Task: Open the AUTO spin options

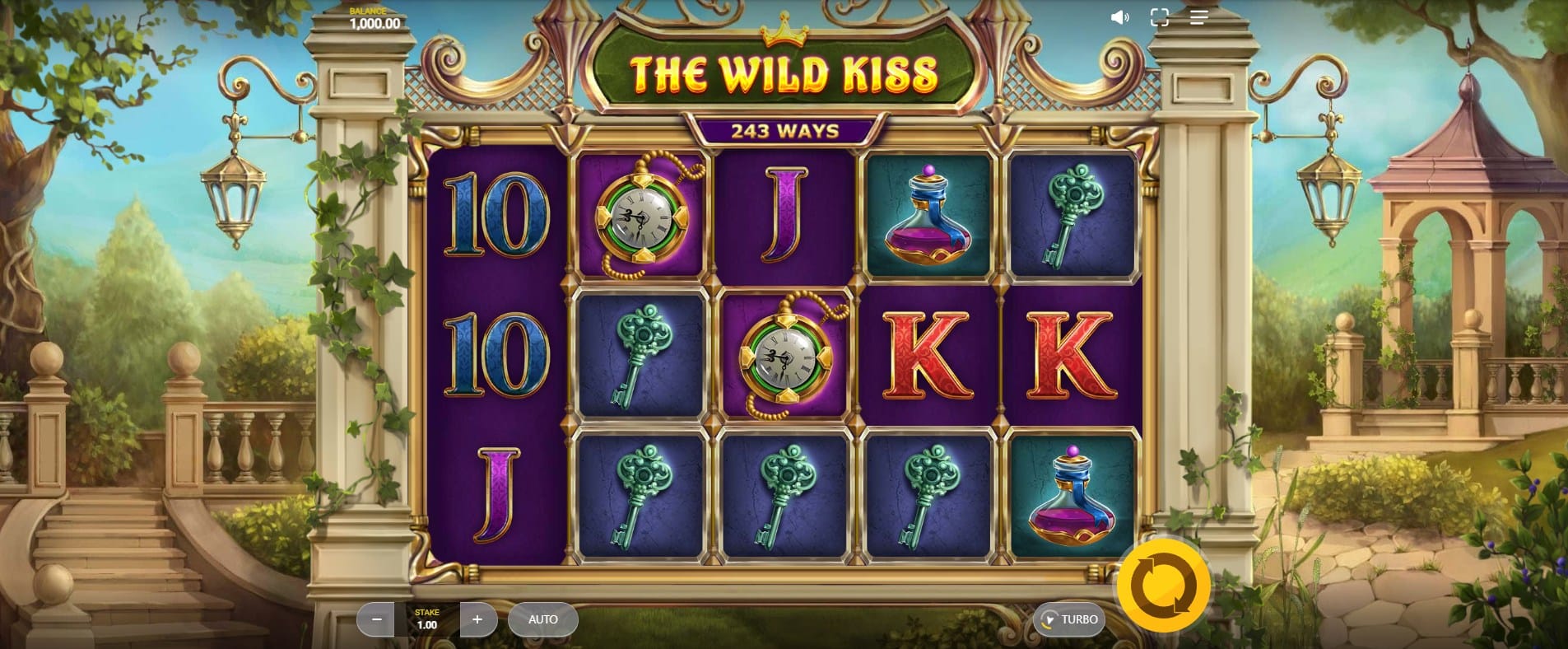Action: click(542, 619)
